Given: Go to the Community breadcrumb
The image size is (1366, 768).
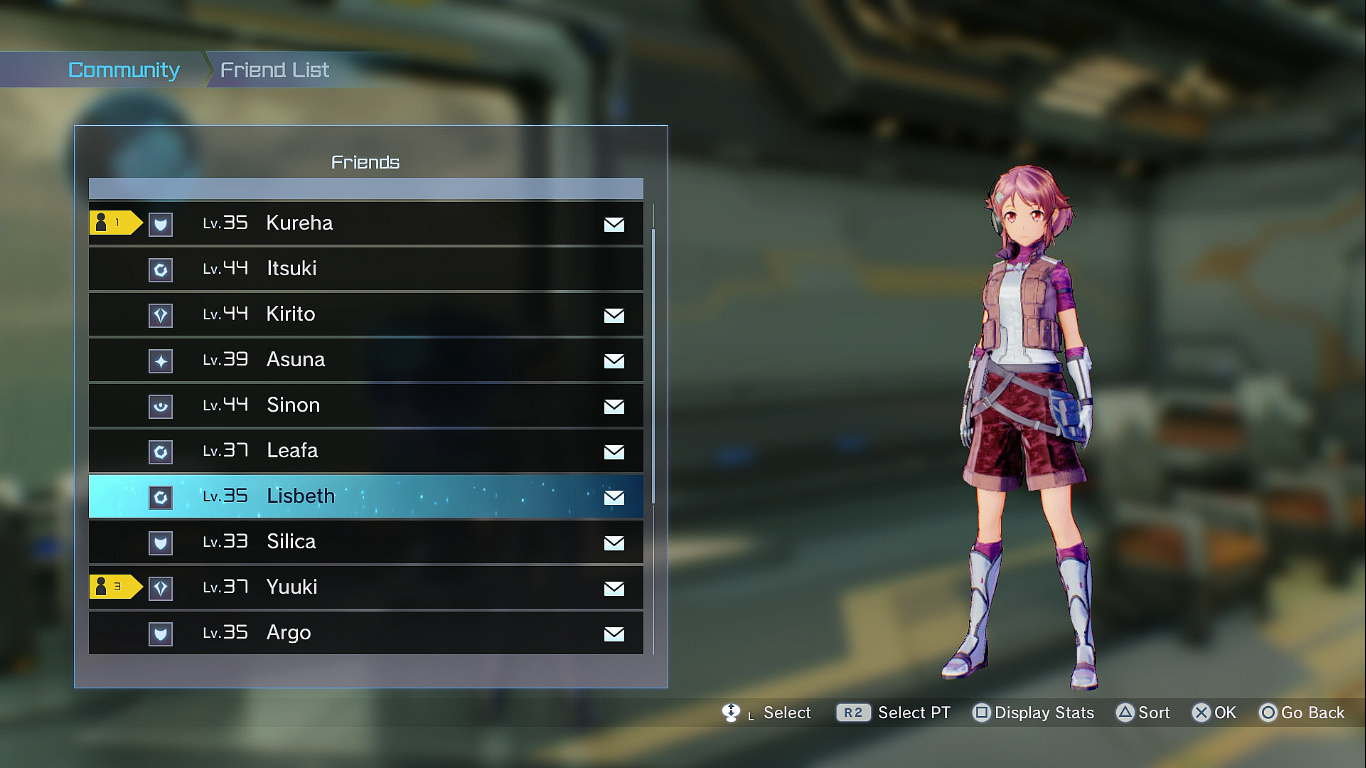Looking at the screenshot, I should 123,70.
